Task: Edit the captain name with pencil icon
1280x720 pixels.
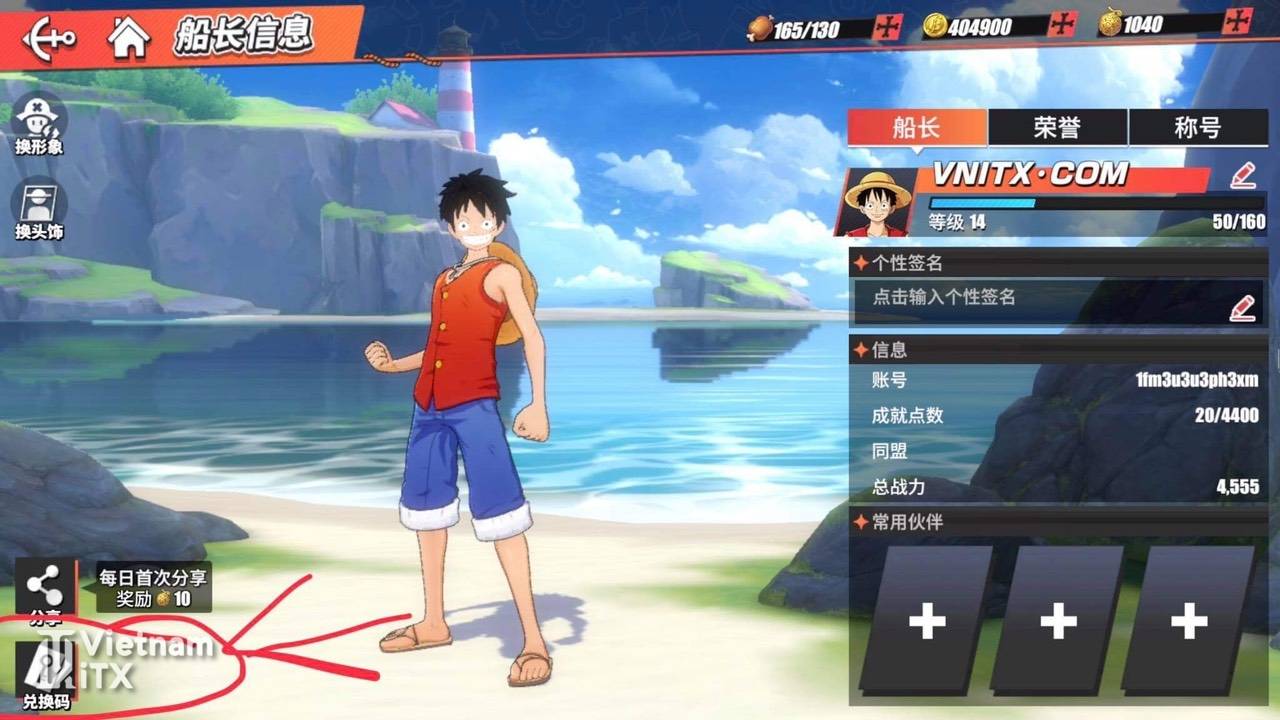Action: [x=1243, y=176]
